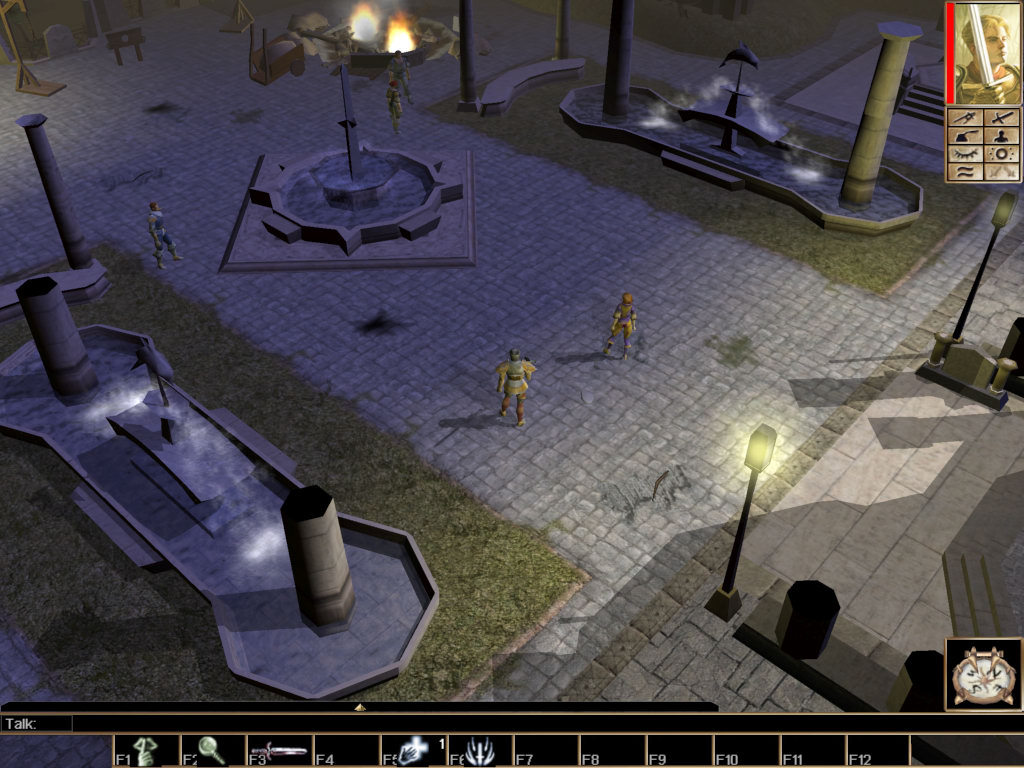
Task: Click the anvil-shaped mode button
Action: (x=965, y=136)
